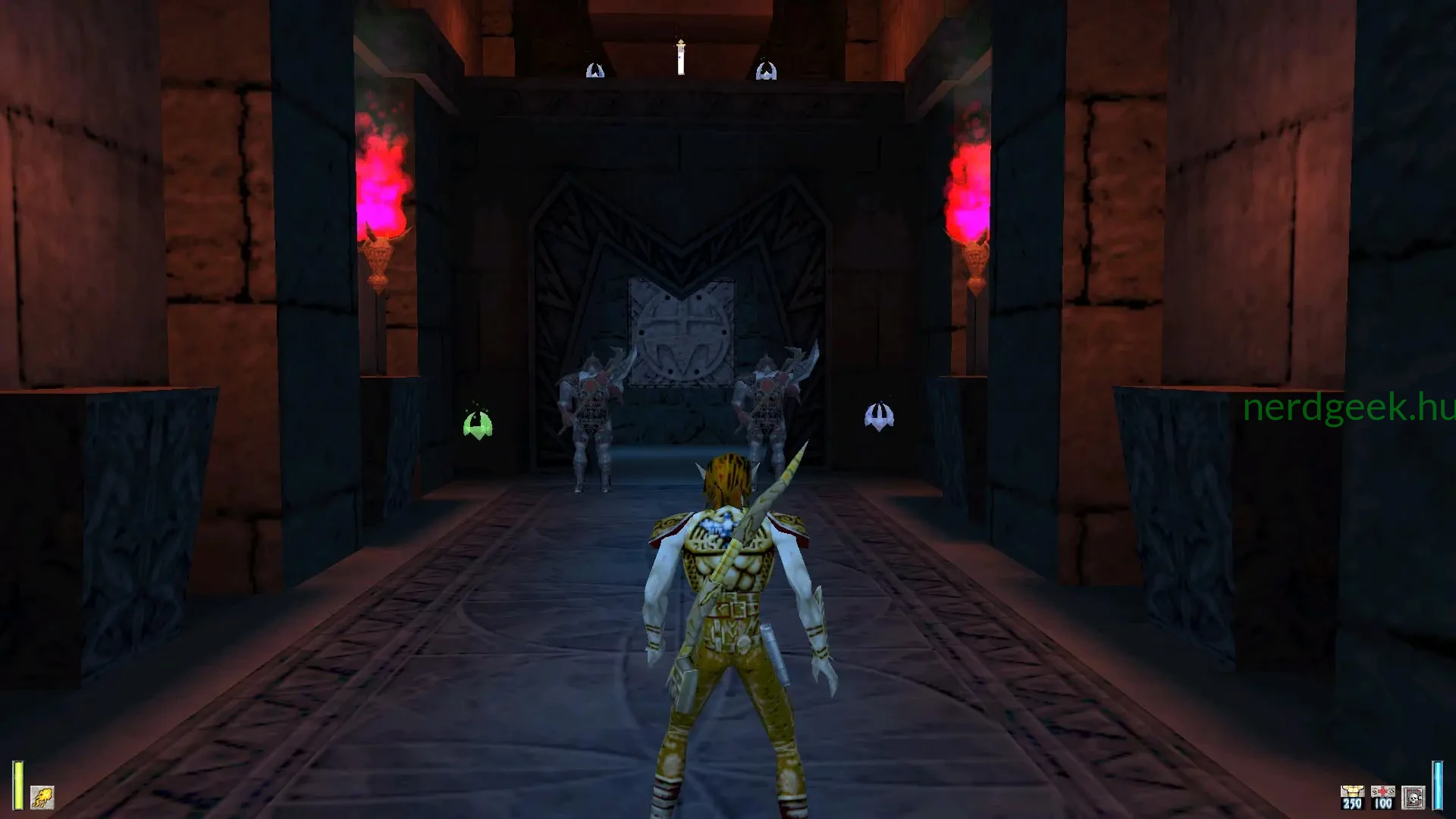Click the health potion icon showing 100

click(x=1382, y=795)
